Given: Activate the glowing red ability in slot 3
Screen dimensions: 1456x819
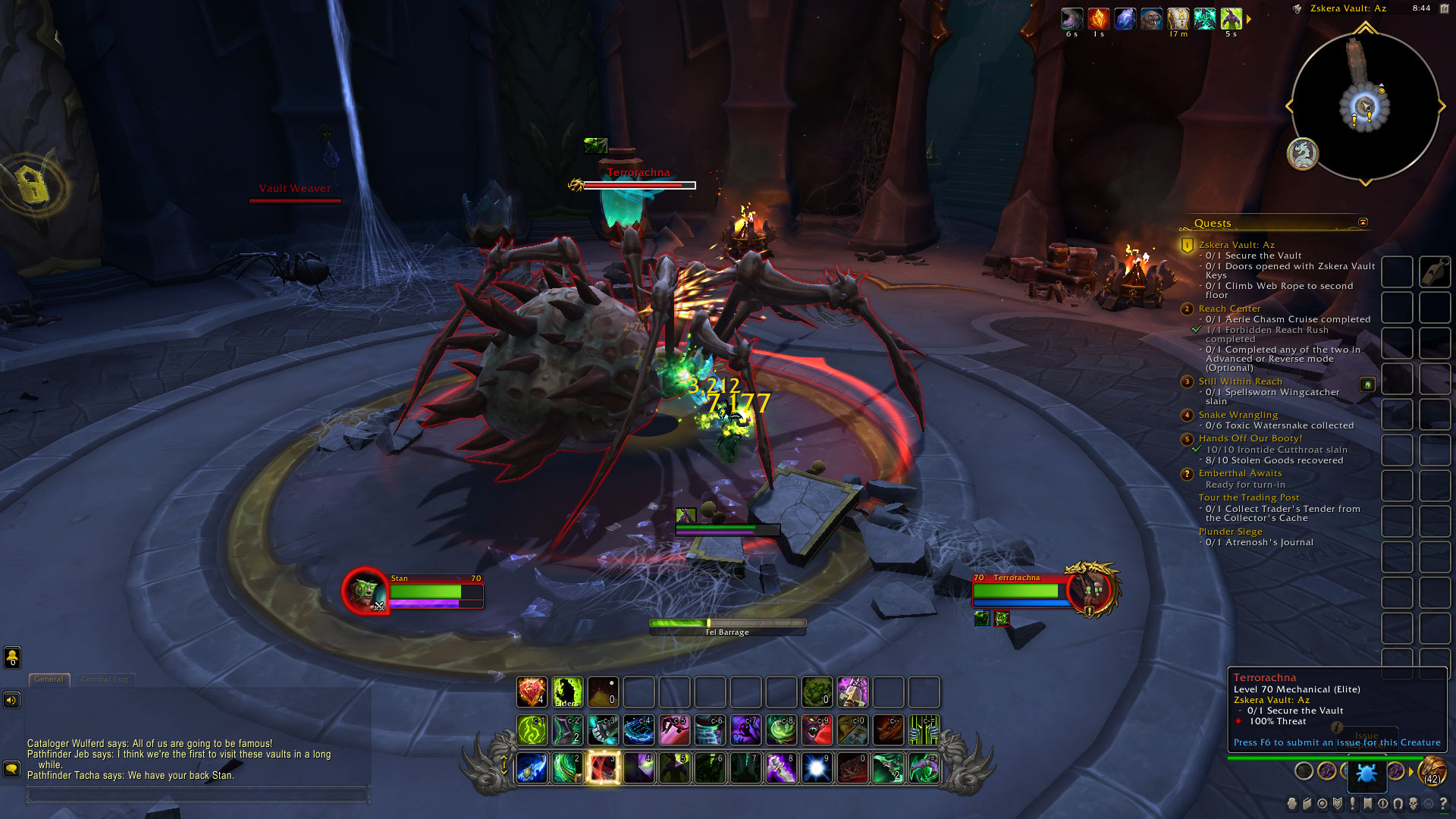Looking at the screenshot, I should tap(603, 767).
